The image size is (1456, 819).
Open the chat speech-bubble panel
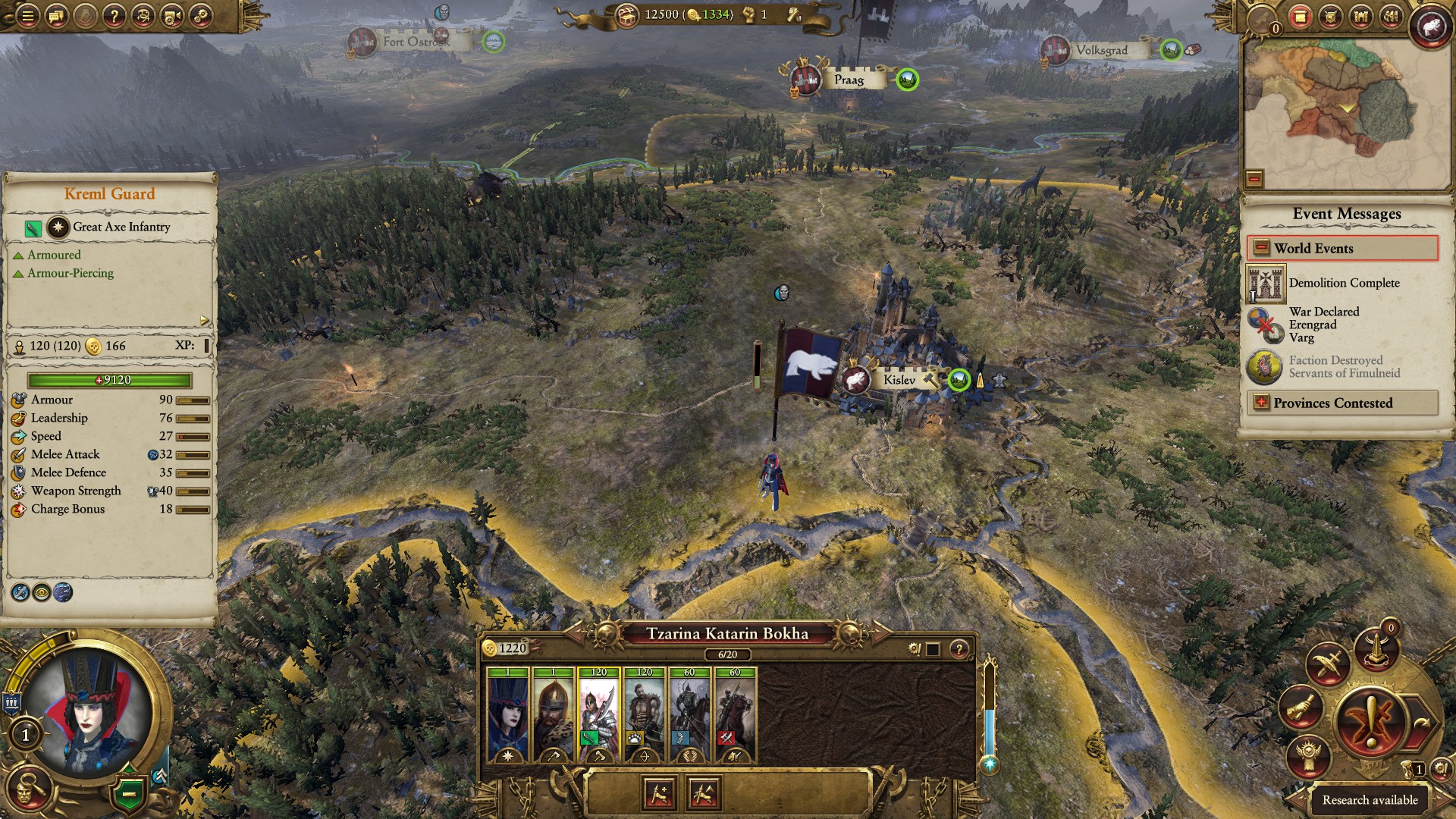(x=56, y=16)
